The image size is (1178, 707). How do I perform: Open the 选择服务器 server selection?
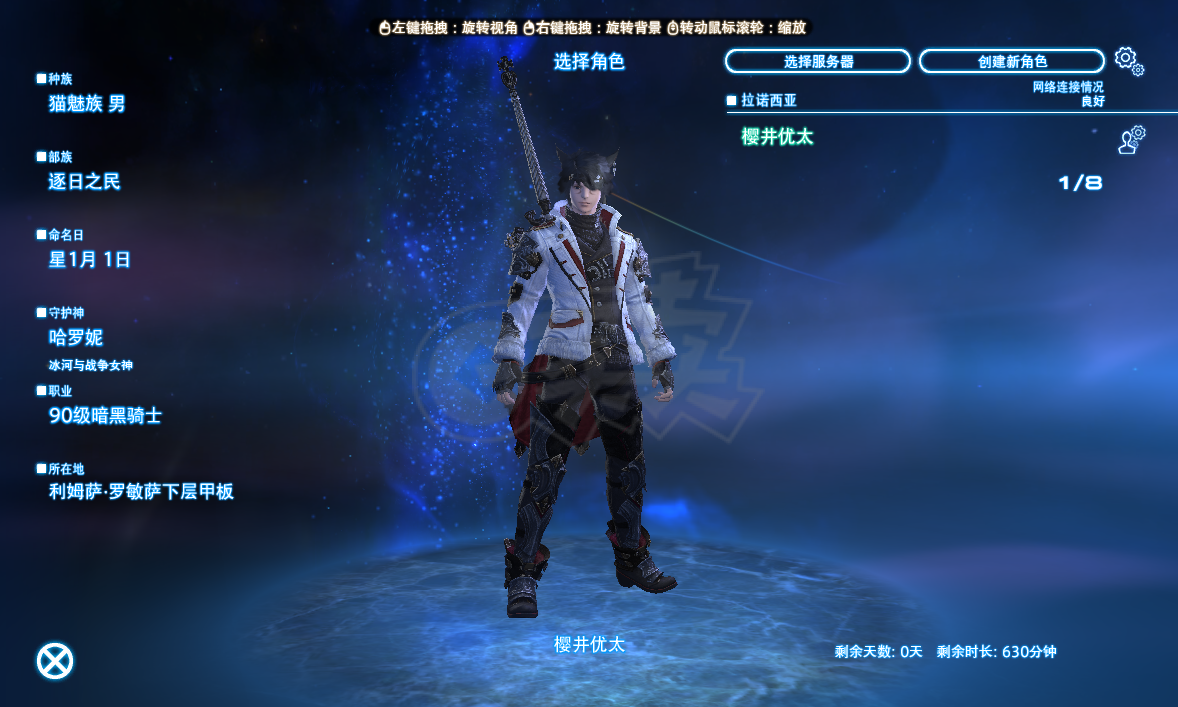click(x=817, y=62)
